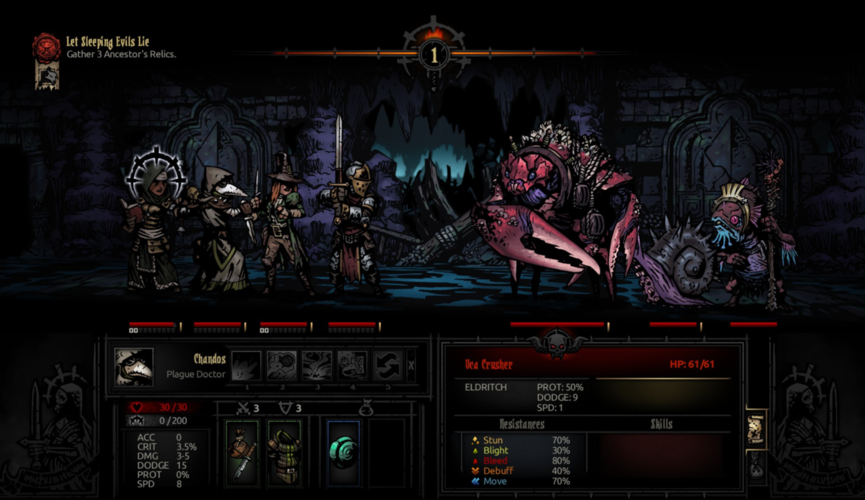Select the green shell trinket slot
The image size is (865, 500).
click(x=343, y=452)
